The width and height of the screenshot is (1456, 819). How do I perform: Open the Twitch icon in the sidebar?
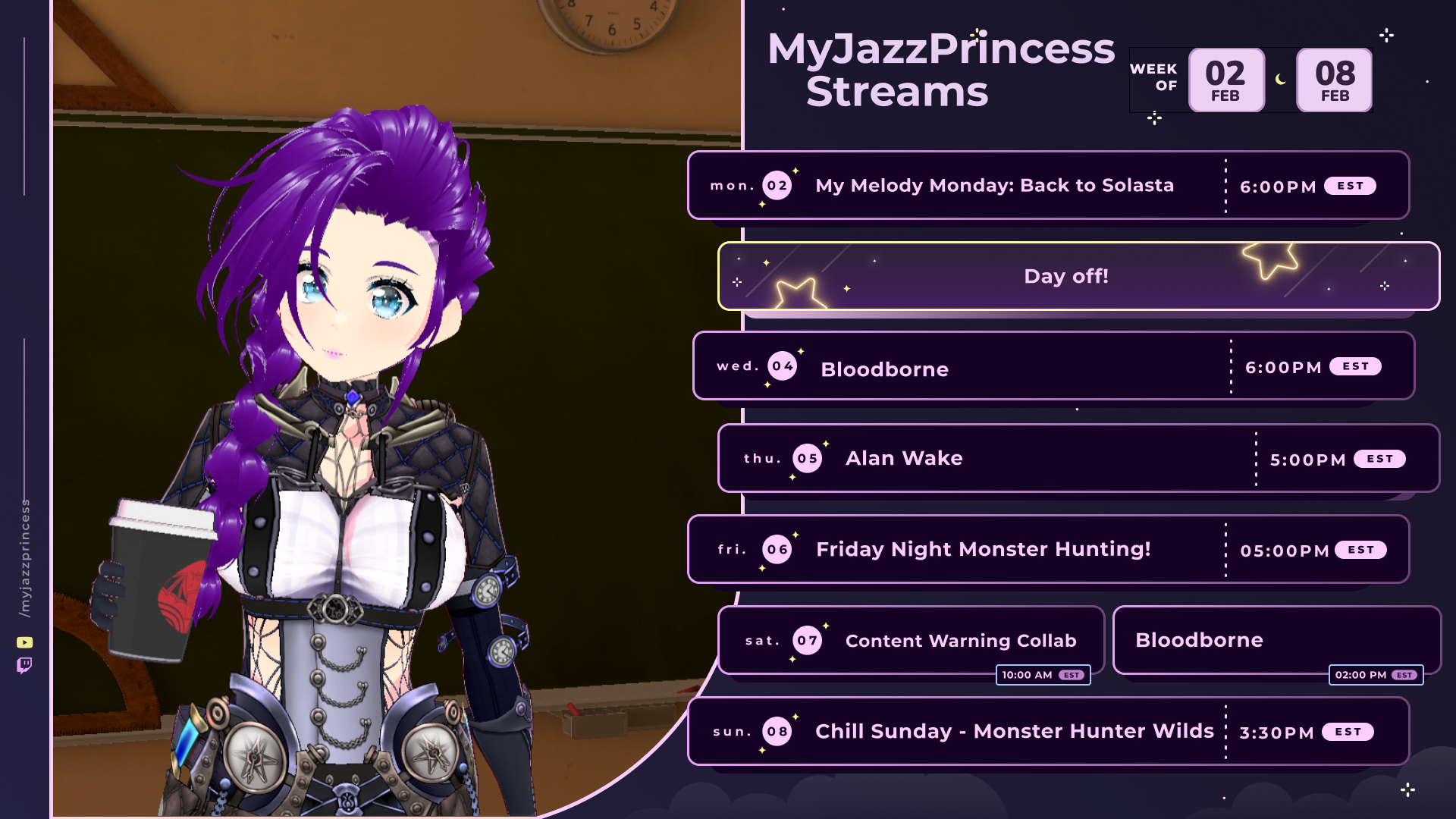point(25,666)
